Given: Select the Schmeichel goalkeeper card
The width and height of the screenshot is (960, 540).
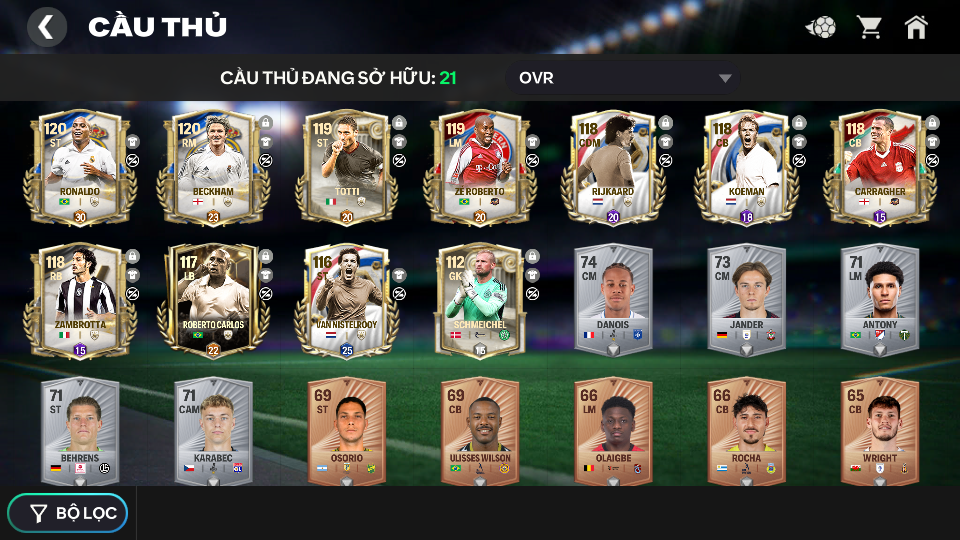Looking at the screenshot, I should [479, 298].
